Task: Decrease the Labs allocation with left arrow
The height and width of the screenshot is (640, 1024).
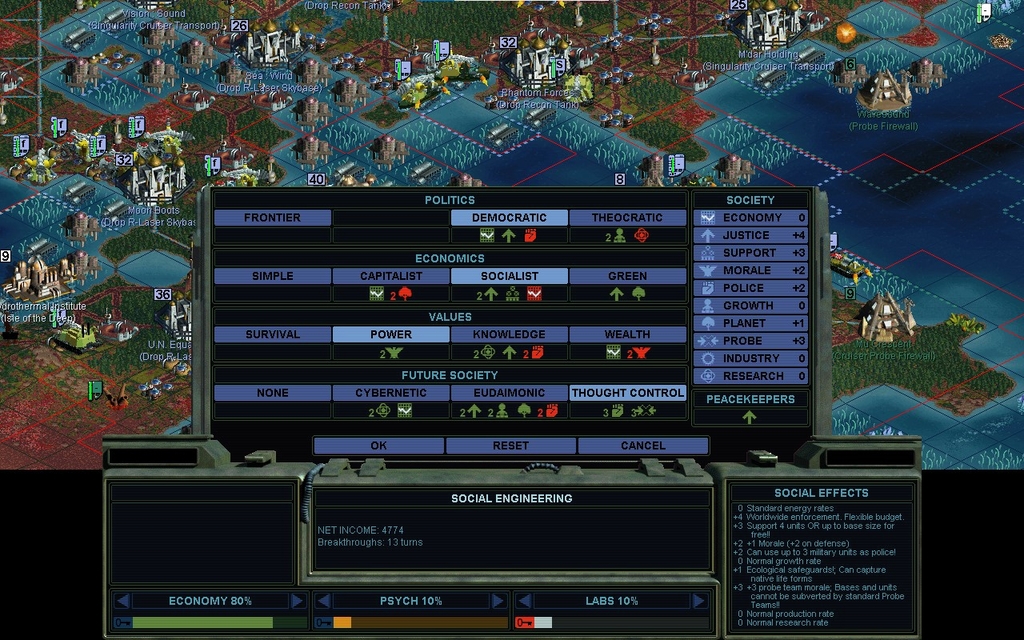Action: (524, 601)
